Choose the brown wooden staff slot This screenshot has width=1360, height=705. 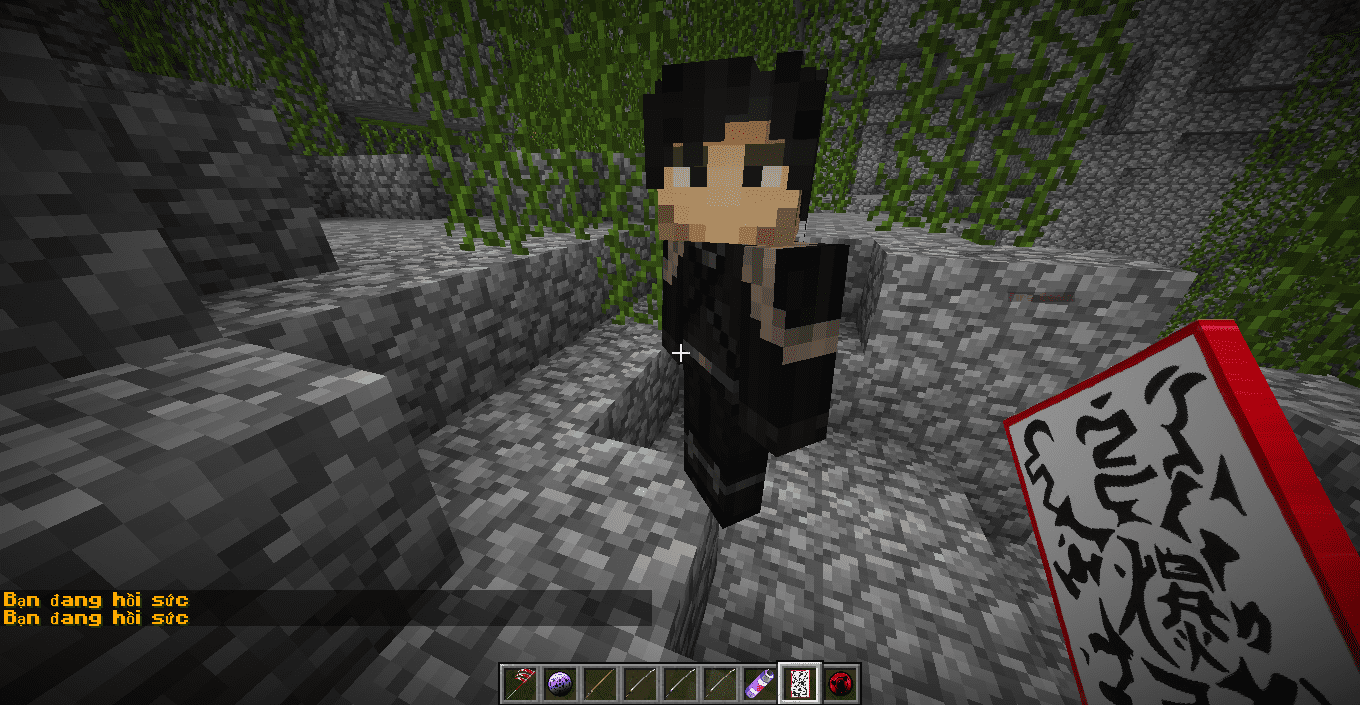(x=600, y=684)
